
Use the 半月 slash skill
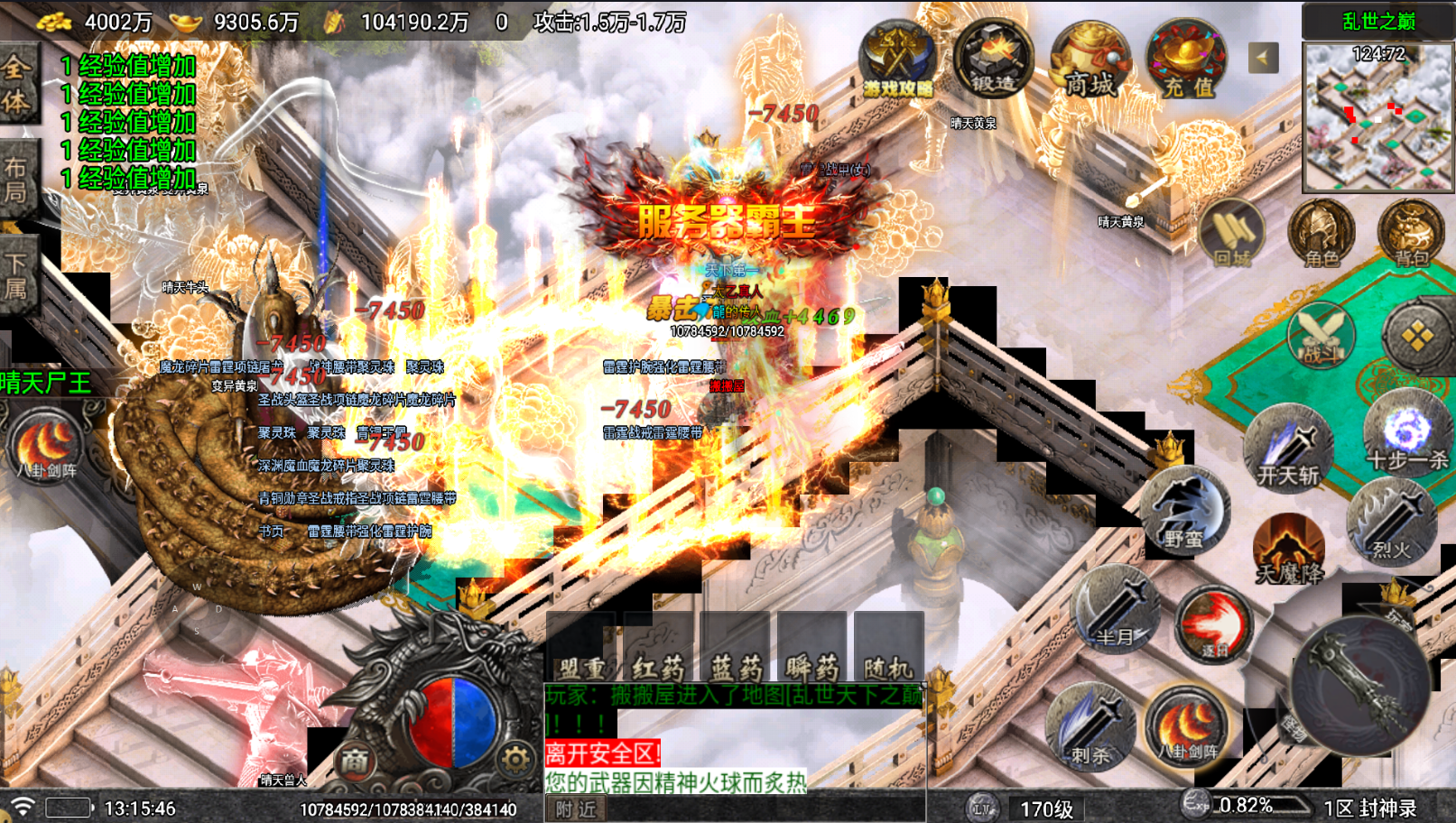pos(1116,610)
